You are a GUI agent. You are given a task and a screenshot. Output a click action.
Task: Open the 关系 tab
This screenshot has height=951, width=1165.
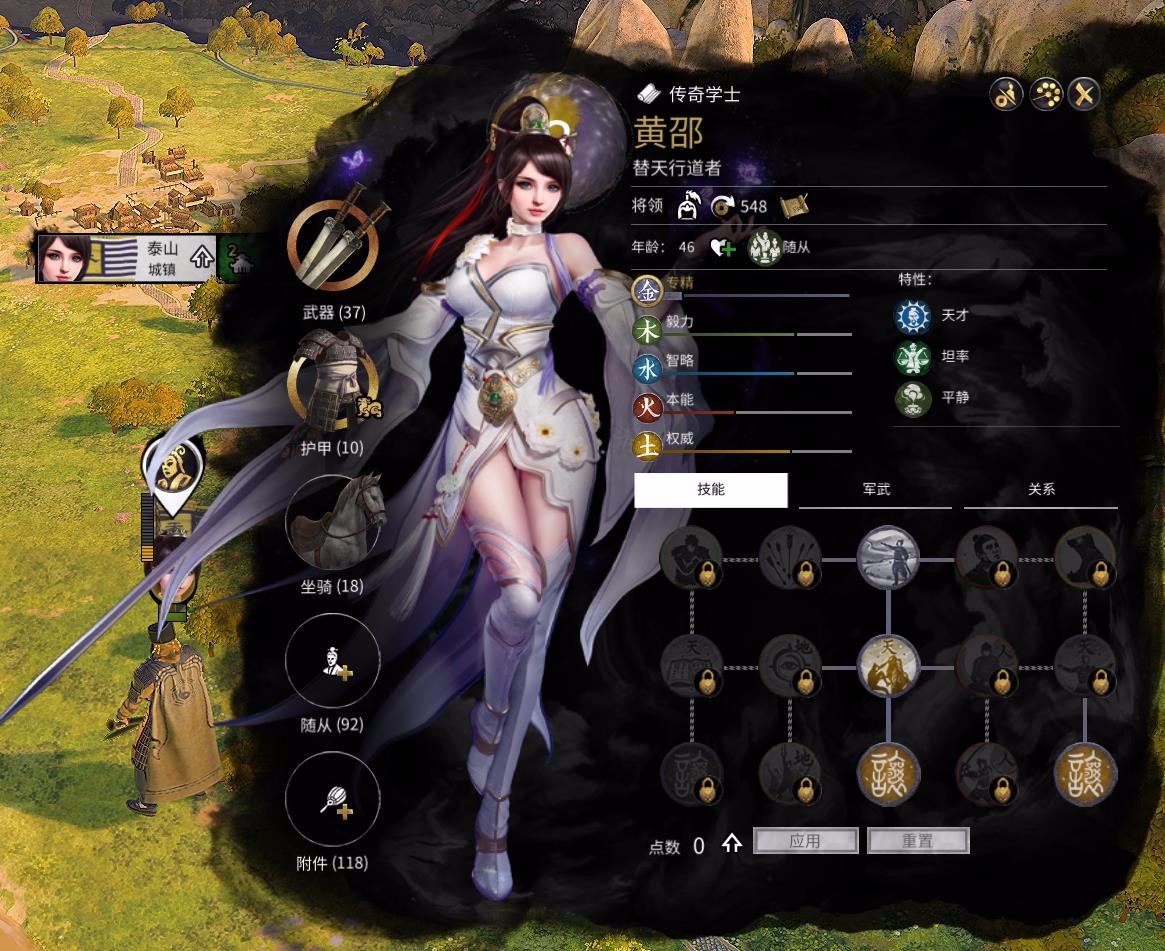pos(1041,490)
